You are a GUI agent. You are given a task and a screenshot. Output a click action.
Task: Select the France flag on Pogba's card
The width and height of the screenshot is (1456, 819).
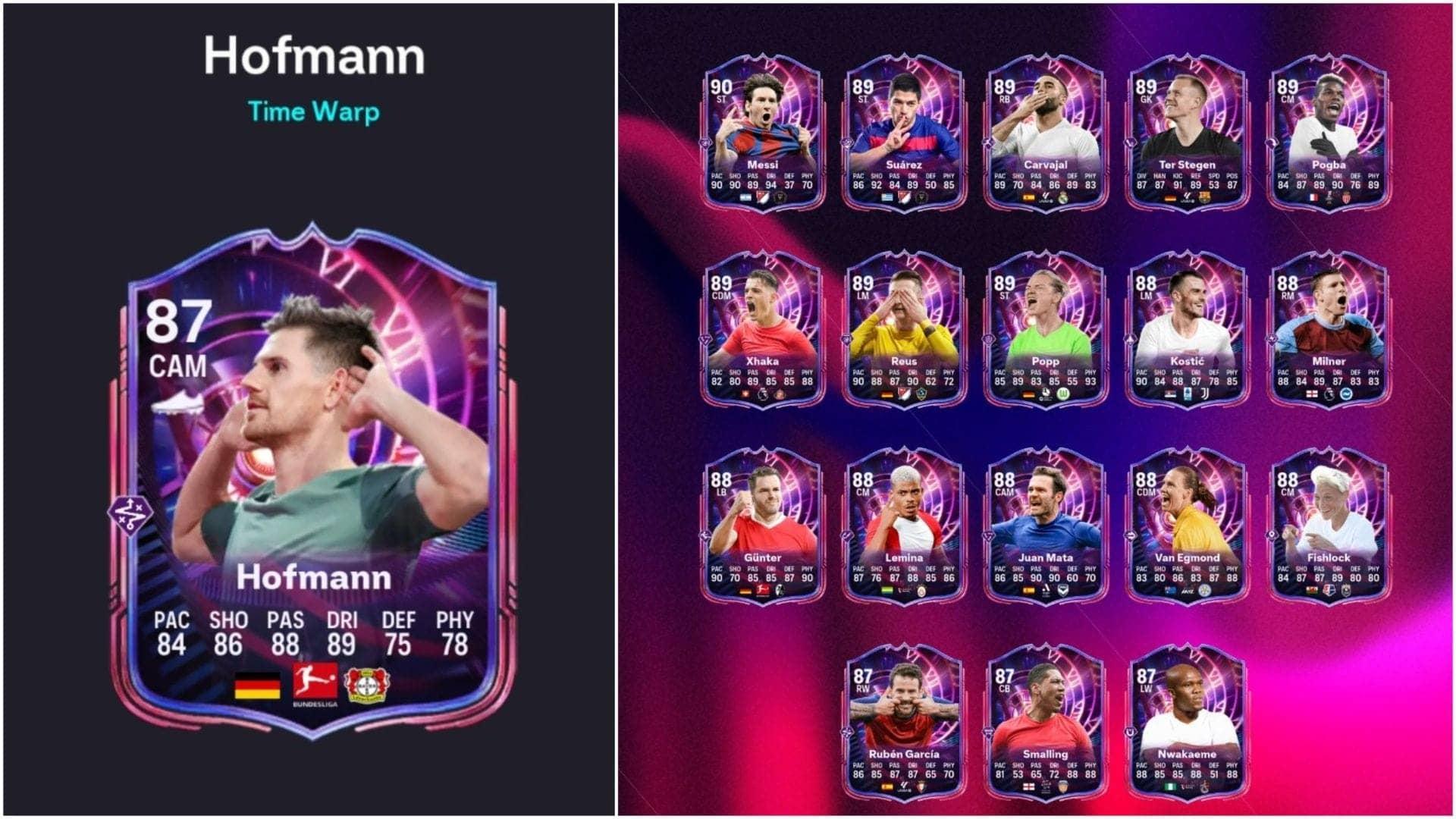tap(1313, 196)
